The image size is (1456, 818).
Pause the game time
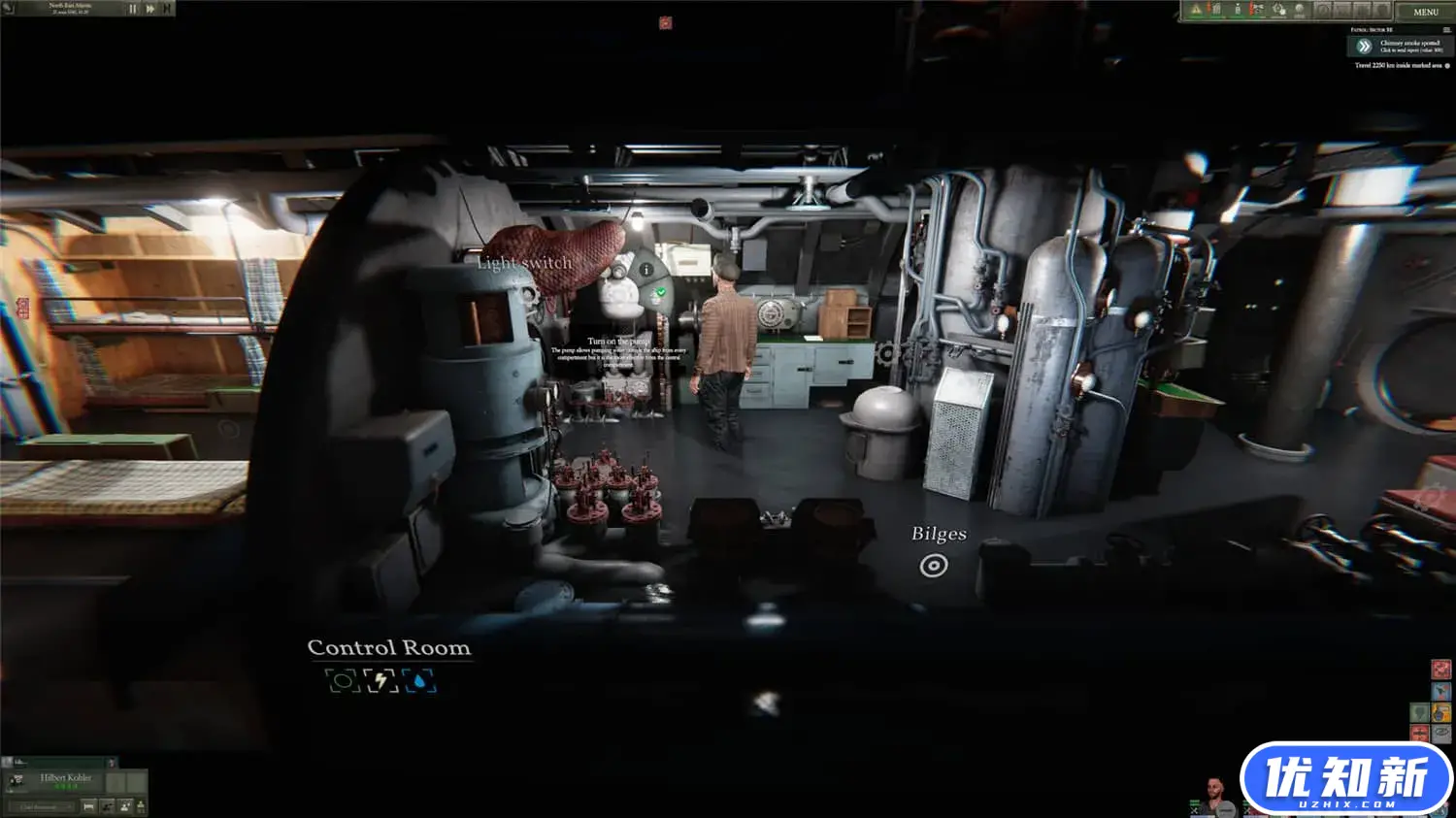coord(133,9)
